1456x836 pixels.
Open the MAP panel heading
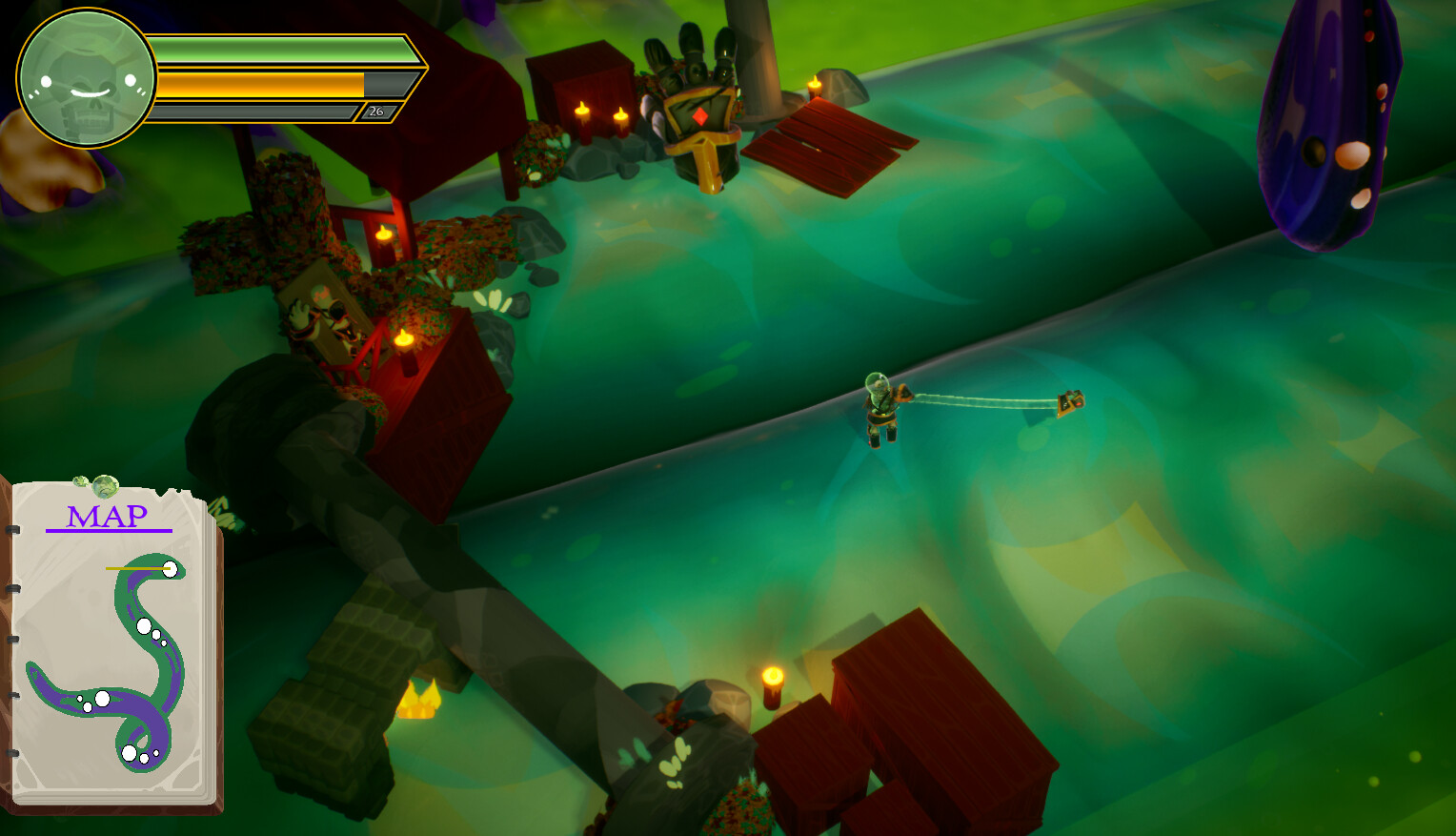(107, 518)
